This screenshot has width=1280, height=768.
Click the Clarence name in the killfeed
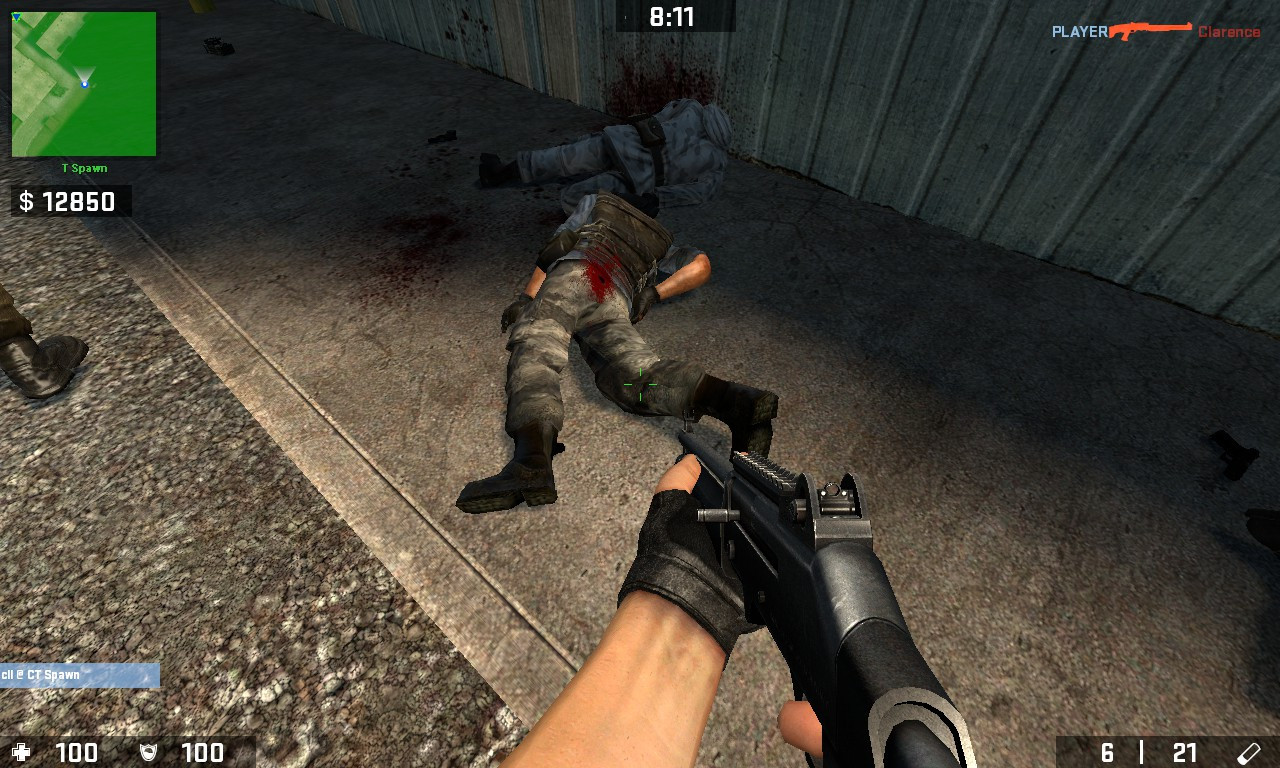click(x=1228, y=31)
